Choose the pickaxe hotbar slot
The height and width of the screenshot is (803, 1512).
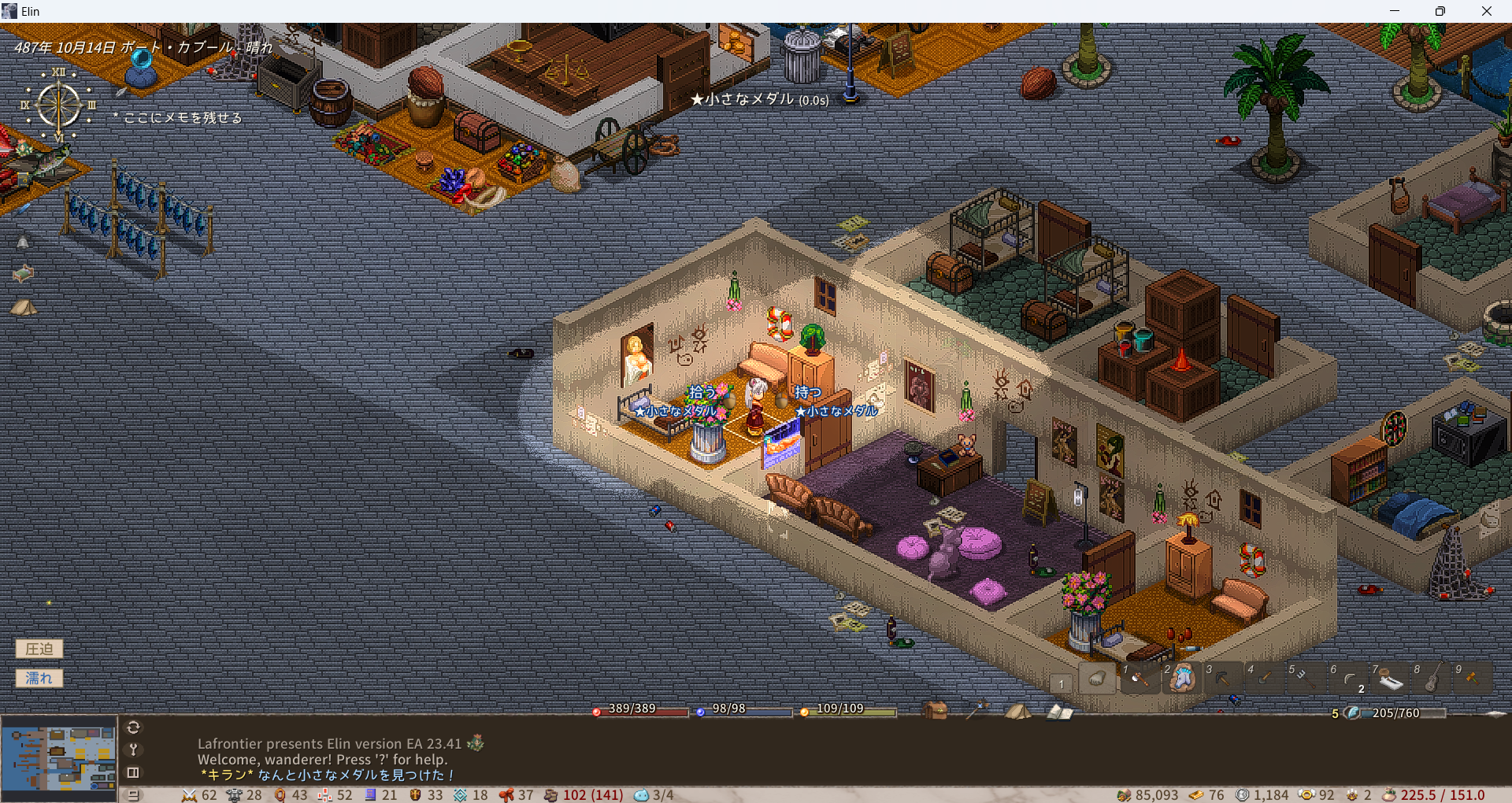pos(1223,679)
